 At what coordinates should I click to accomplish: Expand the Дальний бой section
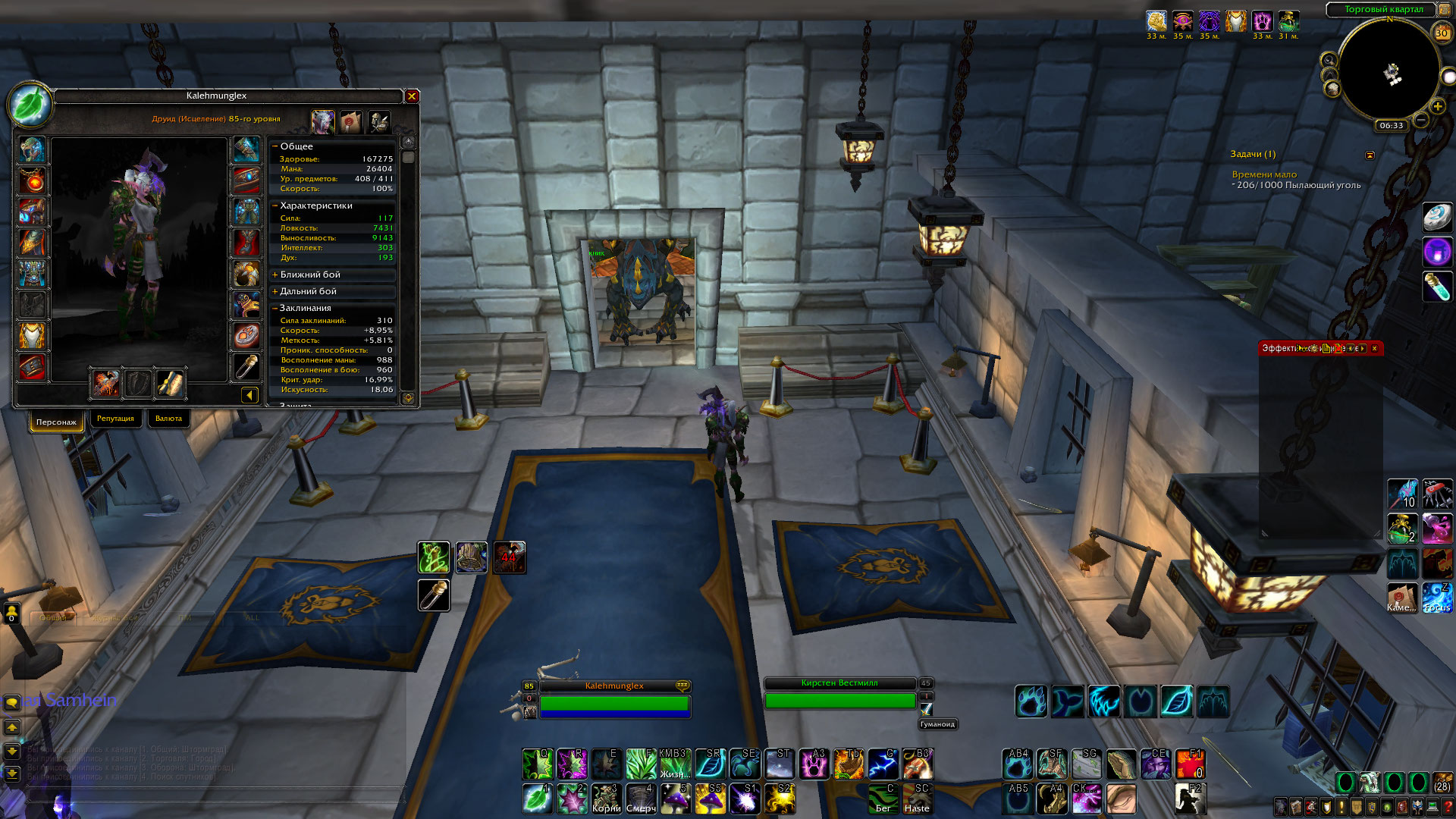[275, 291]
